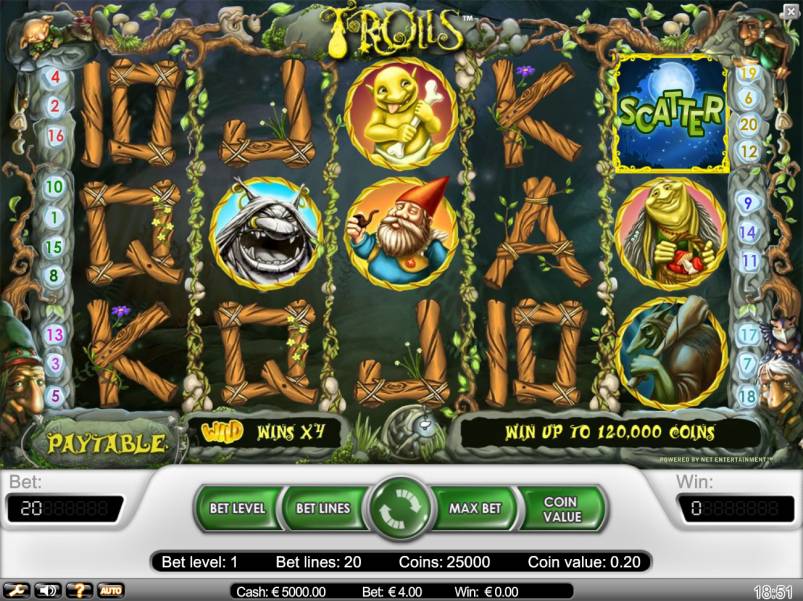The image size is (803, 601).
Task: Toggle sound with the speaker icon
Action: [47, 590]
